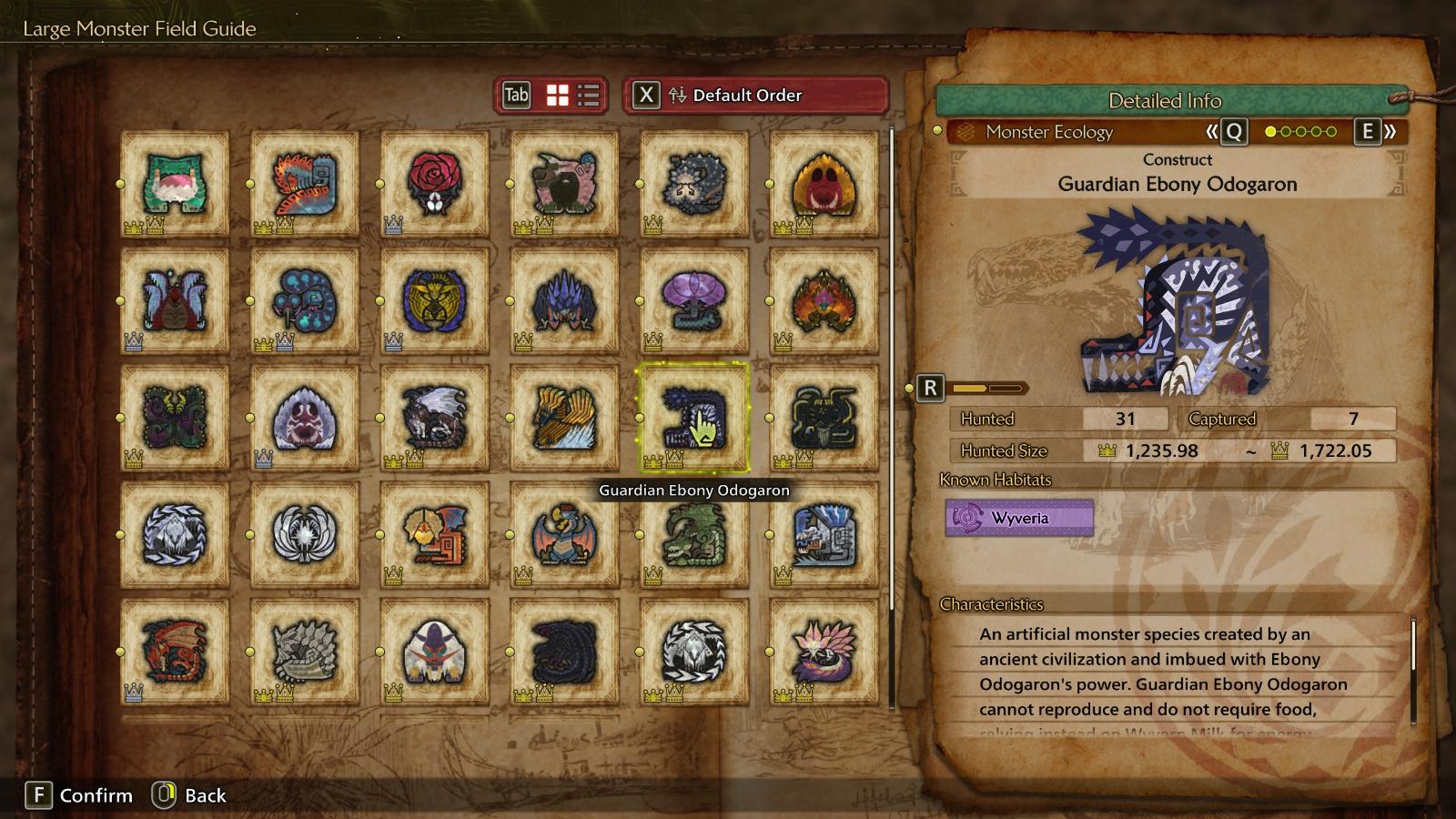
Task: Switch to grid view layout
Action: click(x=557, y=96)
